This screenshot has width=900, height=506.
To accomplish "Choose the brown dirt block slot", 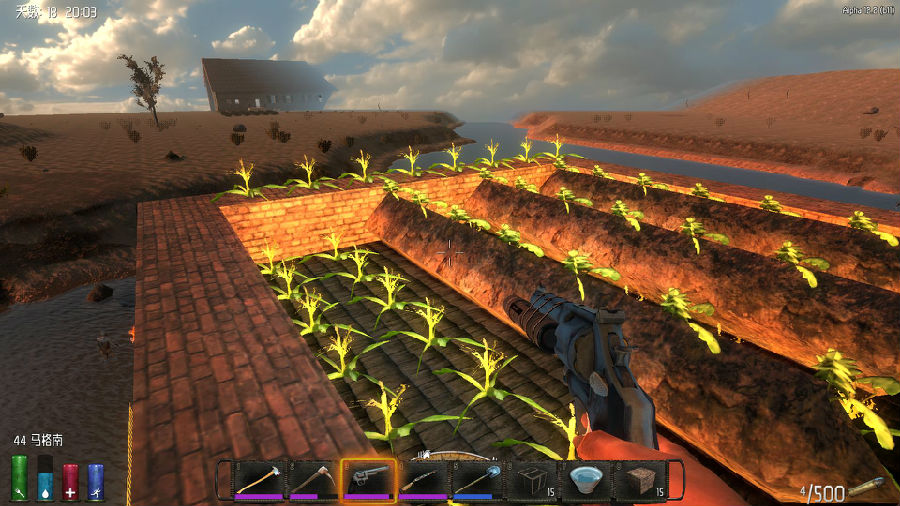I will click(641, 480).
